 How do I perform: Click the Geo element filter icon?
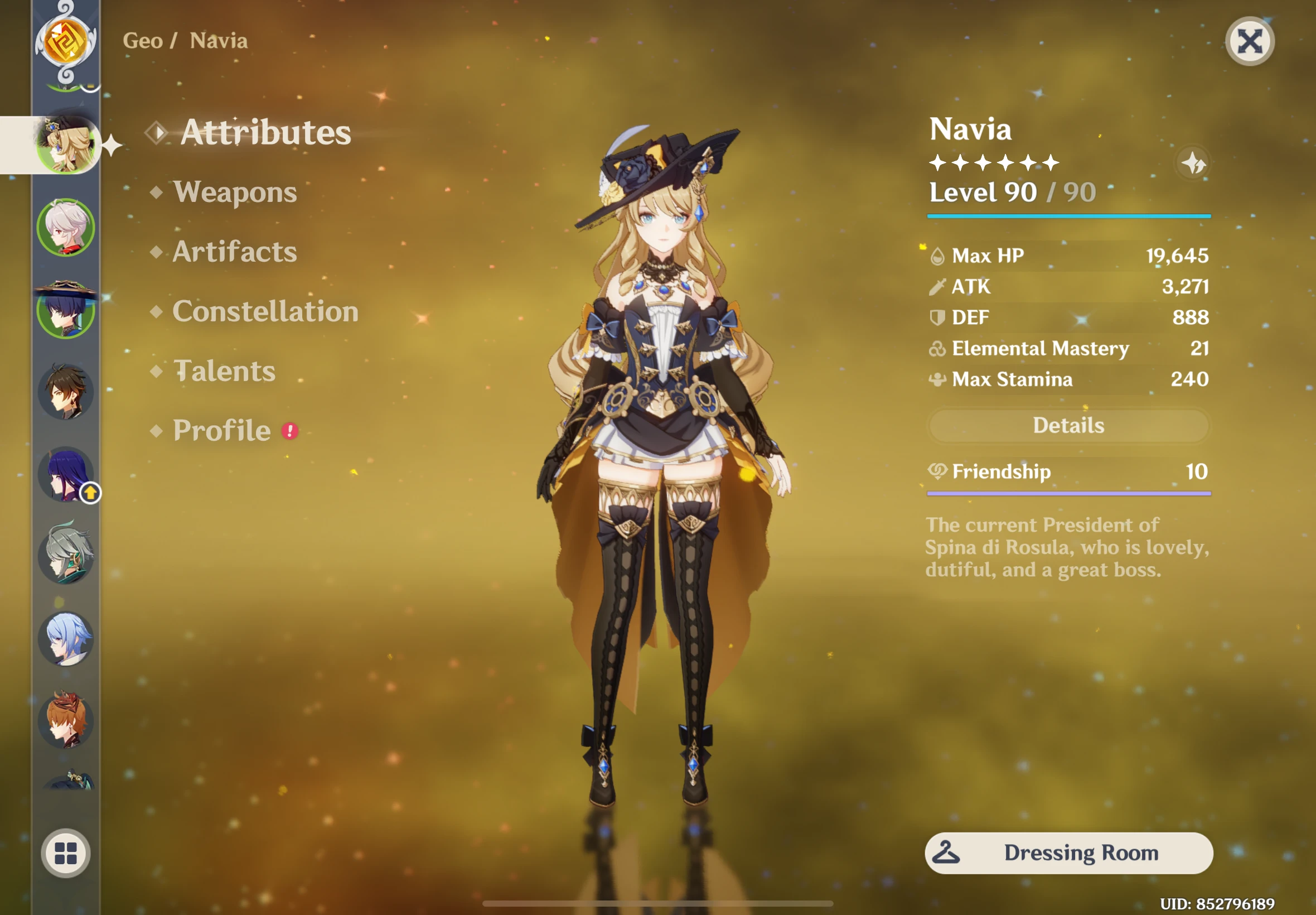pyautogui.click(x=66, y=41)
